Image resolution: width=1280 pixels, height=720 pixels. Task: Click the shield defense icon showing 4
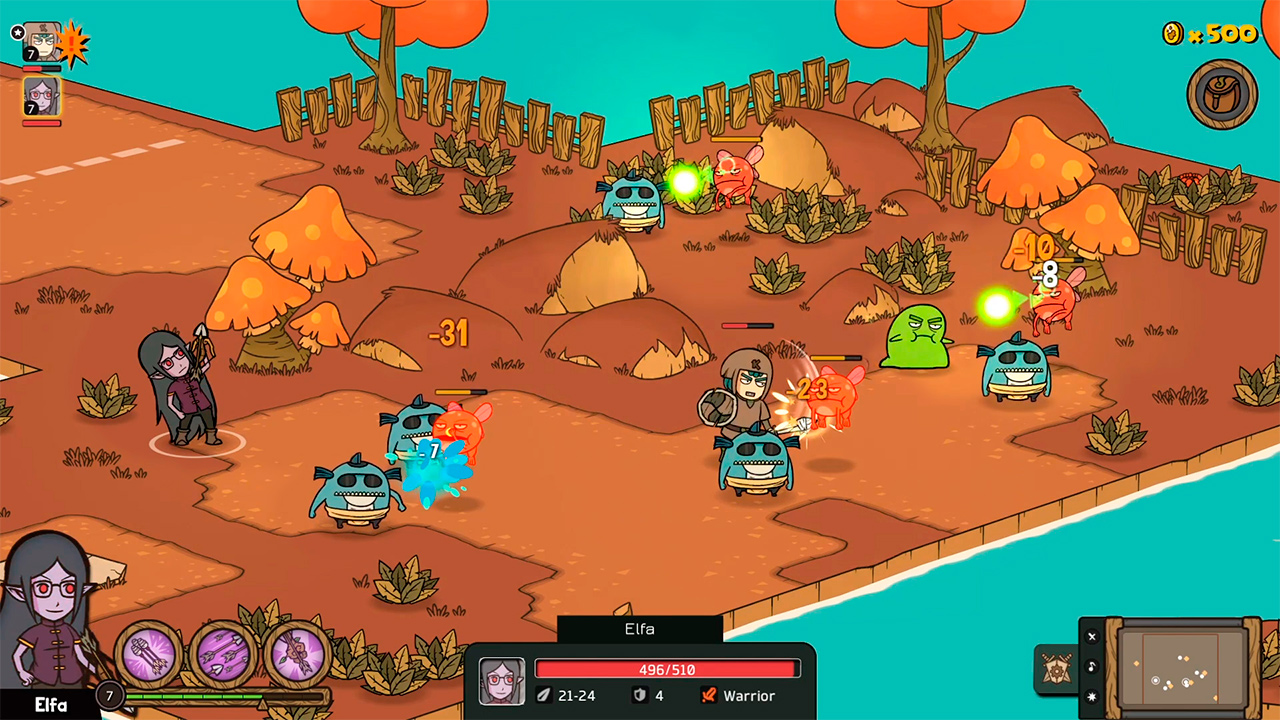[641, 696]
